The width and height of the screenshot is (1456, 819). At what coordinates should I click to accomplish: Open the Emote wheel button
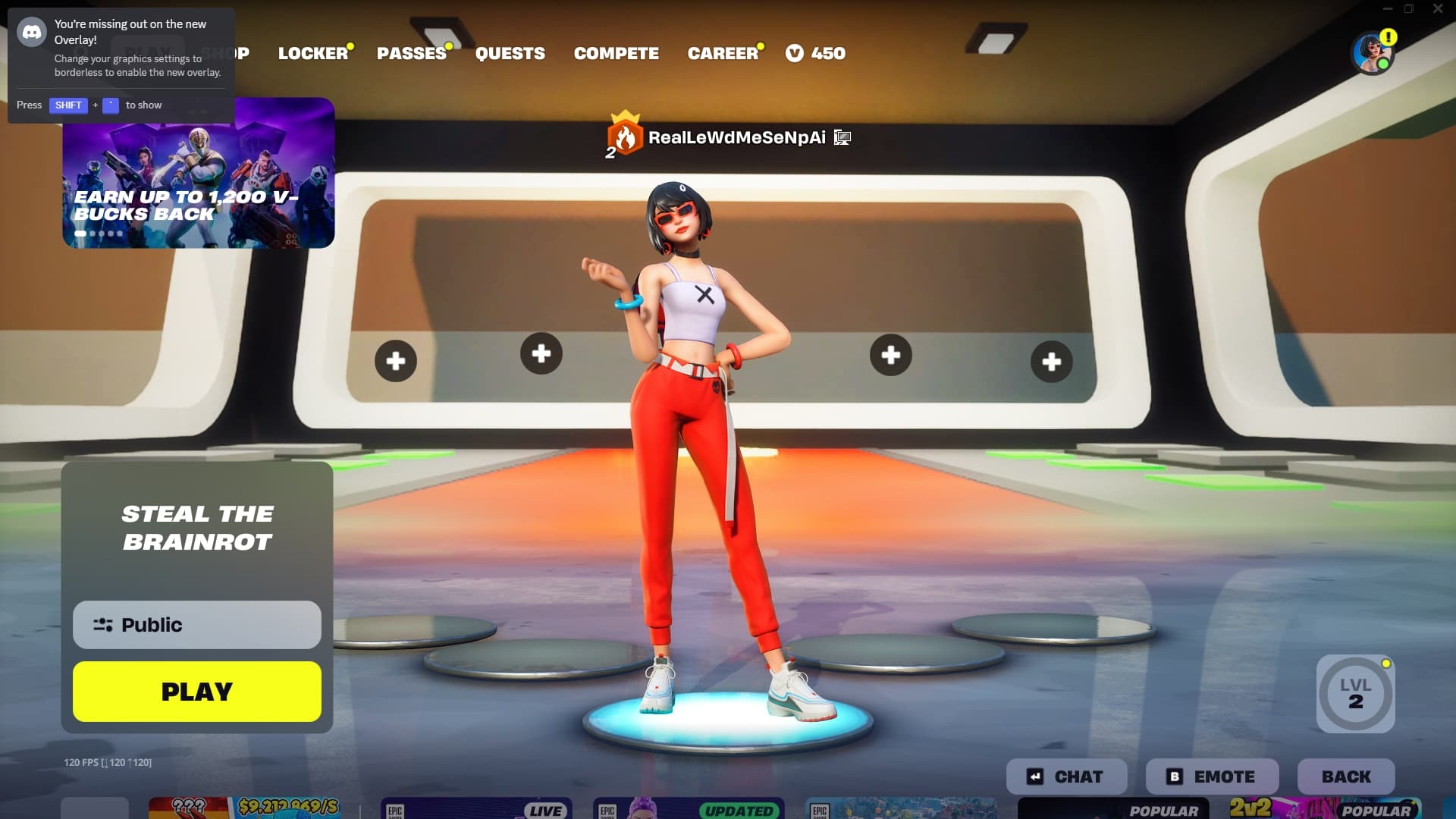click(x=1212, y=777)
